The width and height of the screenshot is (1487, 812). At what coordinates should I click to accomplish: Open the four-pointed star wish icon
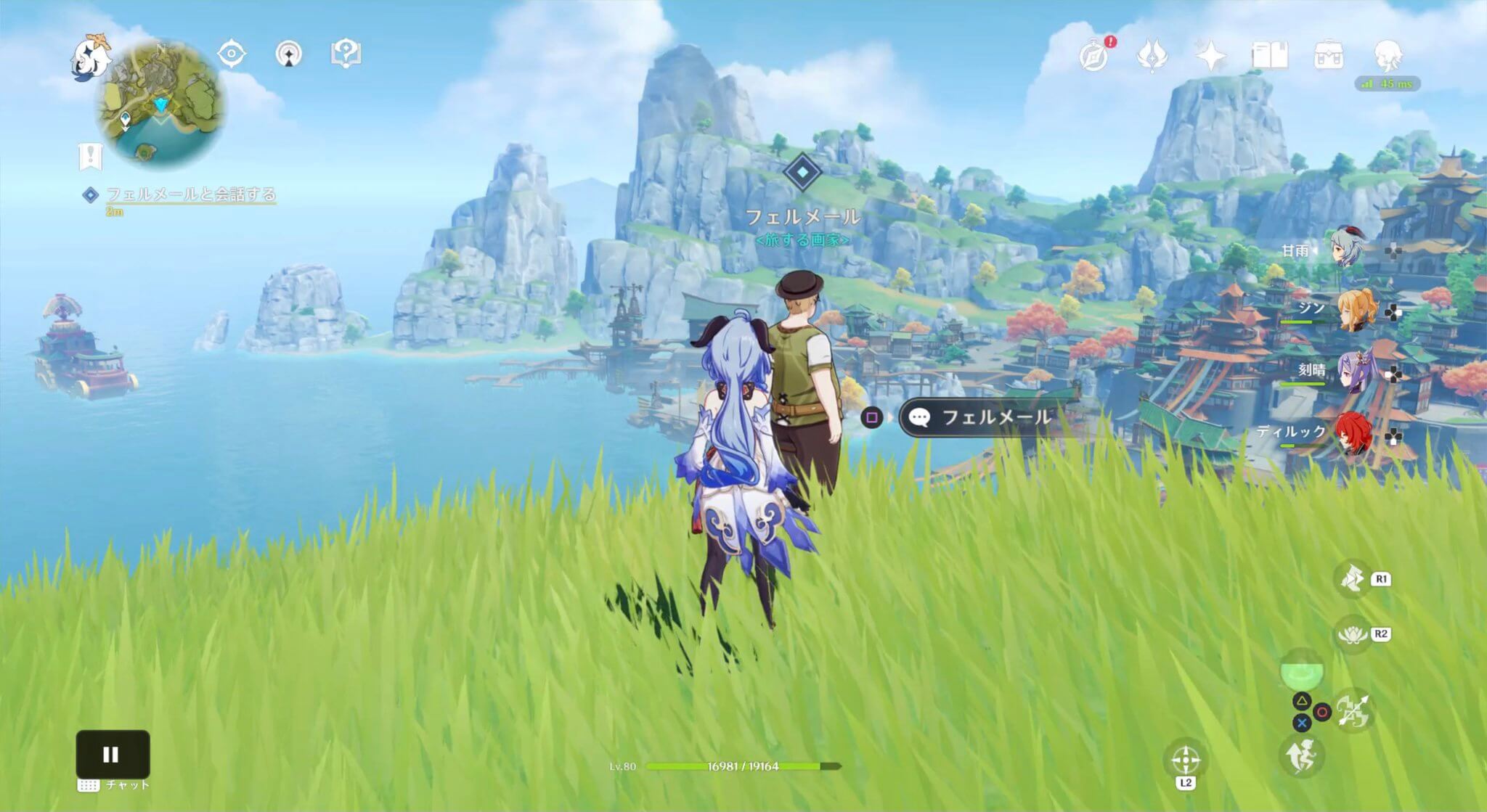pyautogui.click(x=1211, y=55)
